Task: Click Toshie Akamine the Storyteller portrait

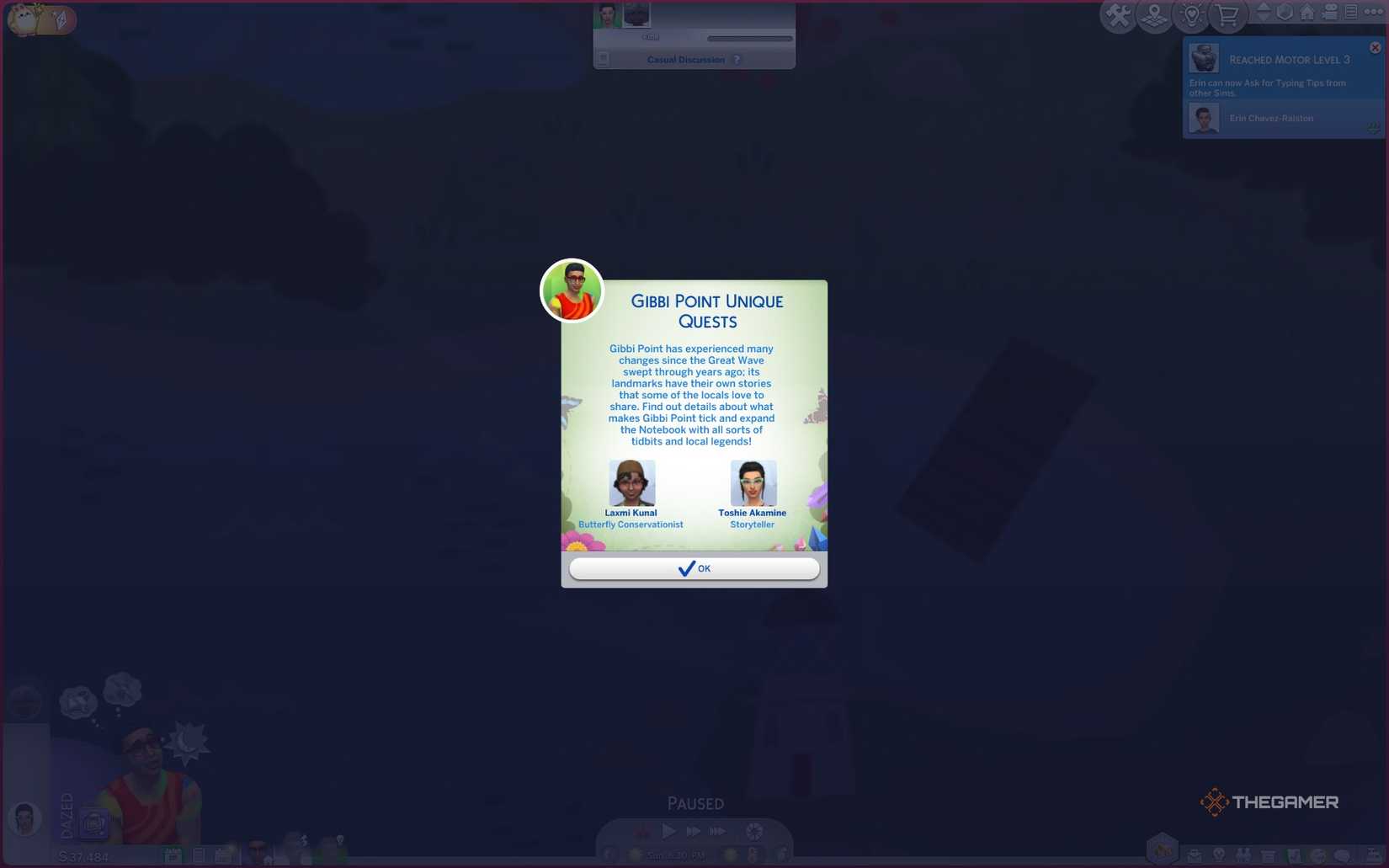Action: coord(752,482)
